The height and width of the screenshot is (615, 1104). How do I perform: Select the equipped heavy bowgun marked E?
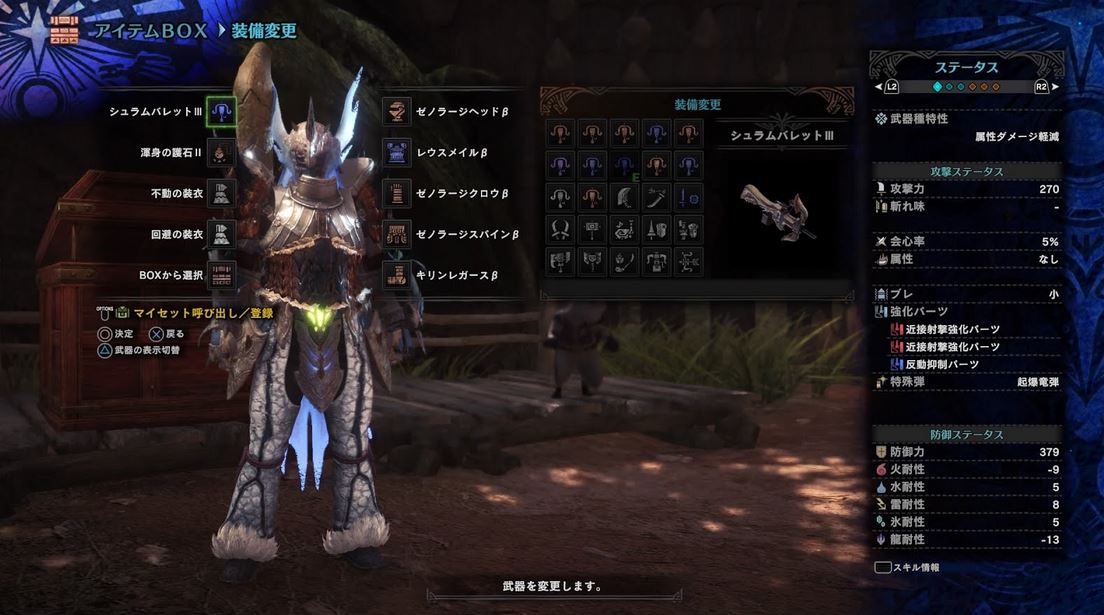(x=625, y=164)
